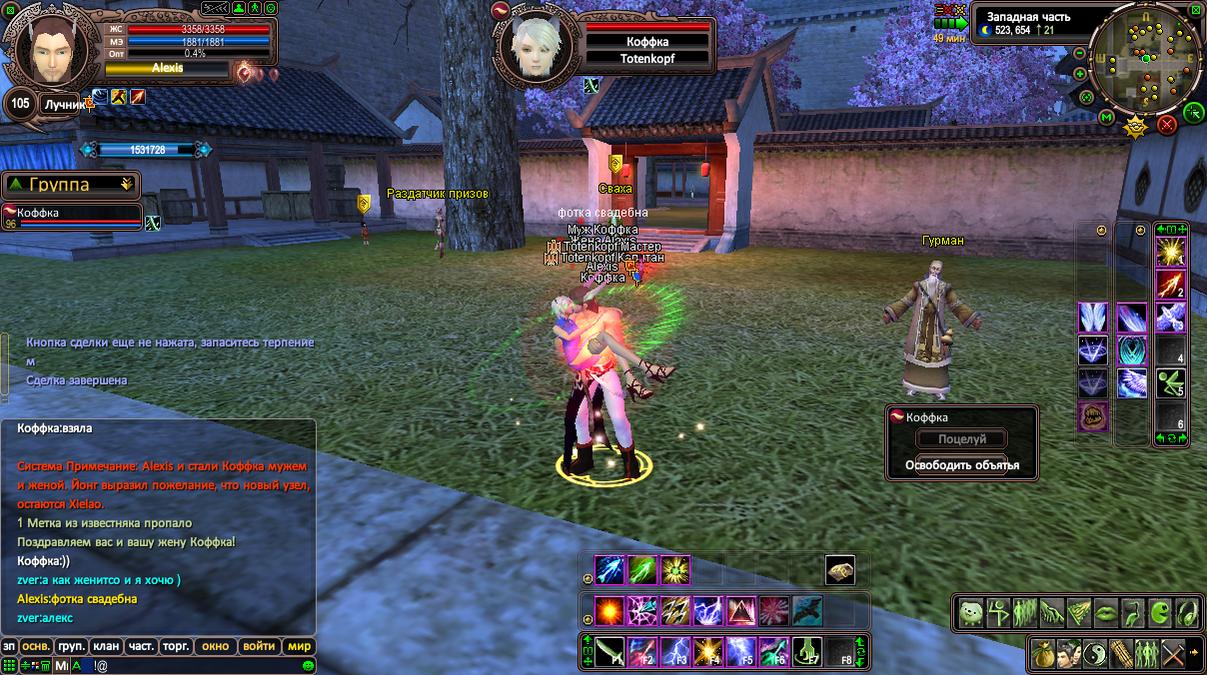Open the smiley emoticon picker in chat
Image resolution: width=1207 pixels, height=675 pixels.
309,665
